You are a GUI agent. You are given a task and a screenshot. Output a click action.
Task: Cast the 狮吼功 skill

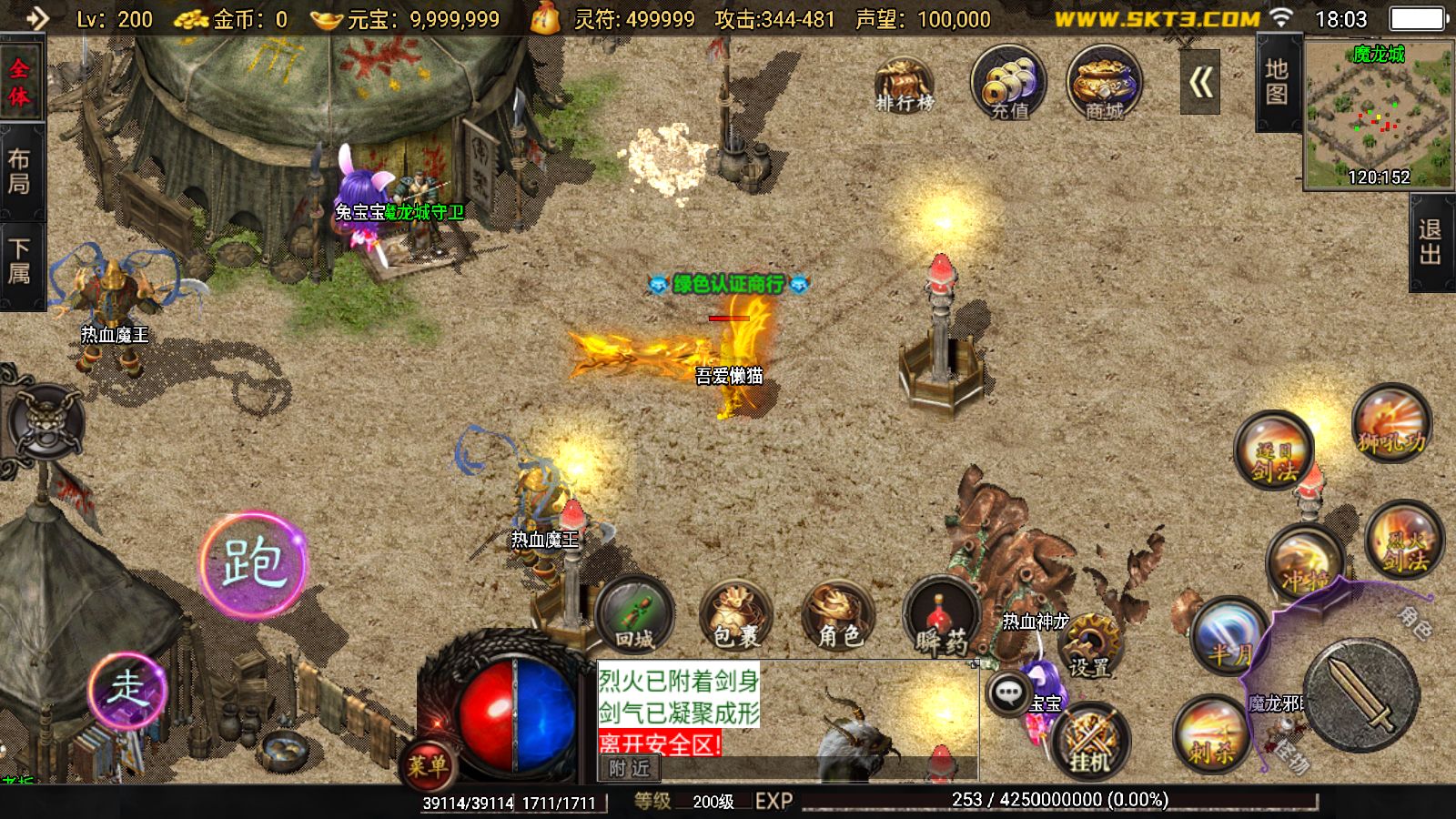coord(1390,424)
